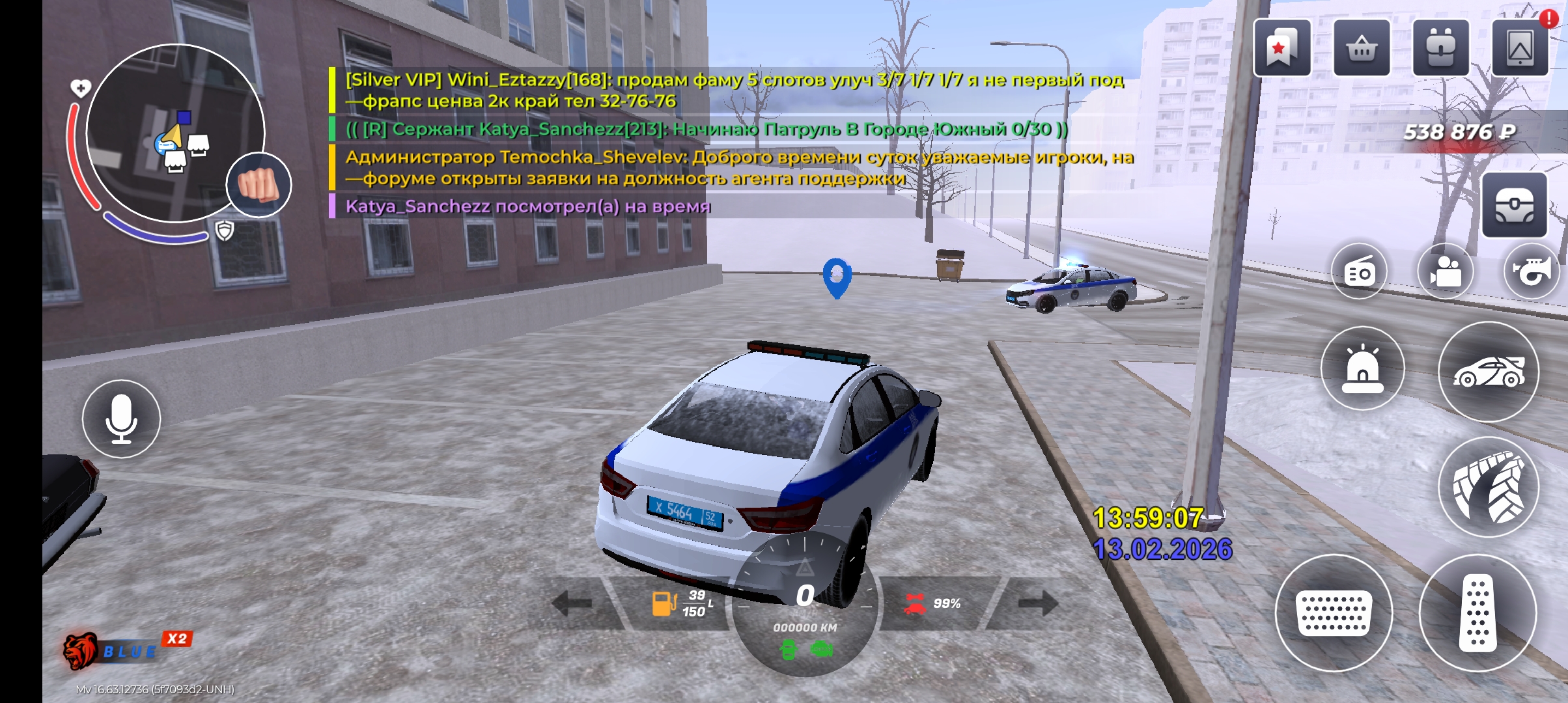Tap the gas accelerator pedal
Image resolution: width=1568 pixels, height=703 pixels.
point(1477,613)
